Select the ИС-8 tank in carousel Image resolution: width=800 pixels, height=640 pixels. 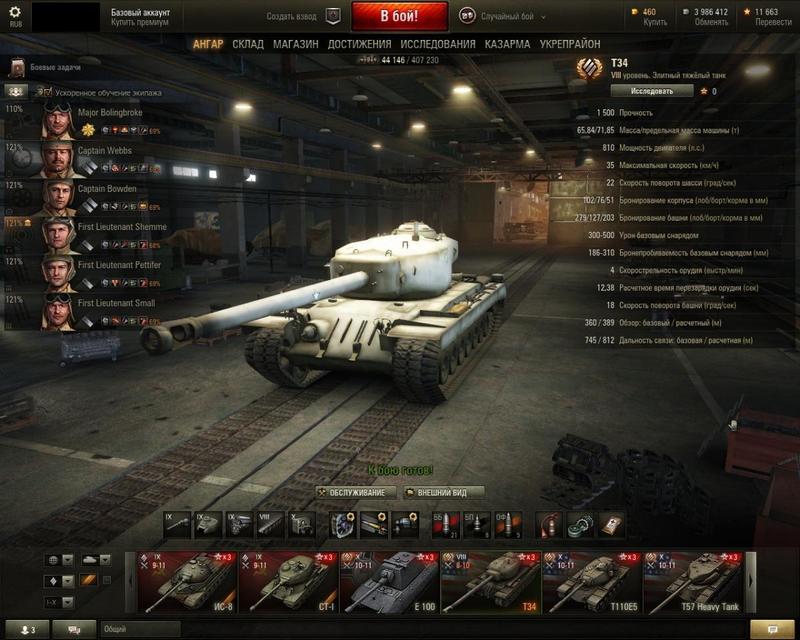[x=186, y=582]
